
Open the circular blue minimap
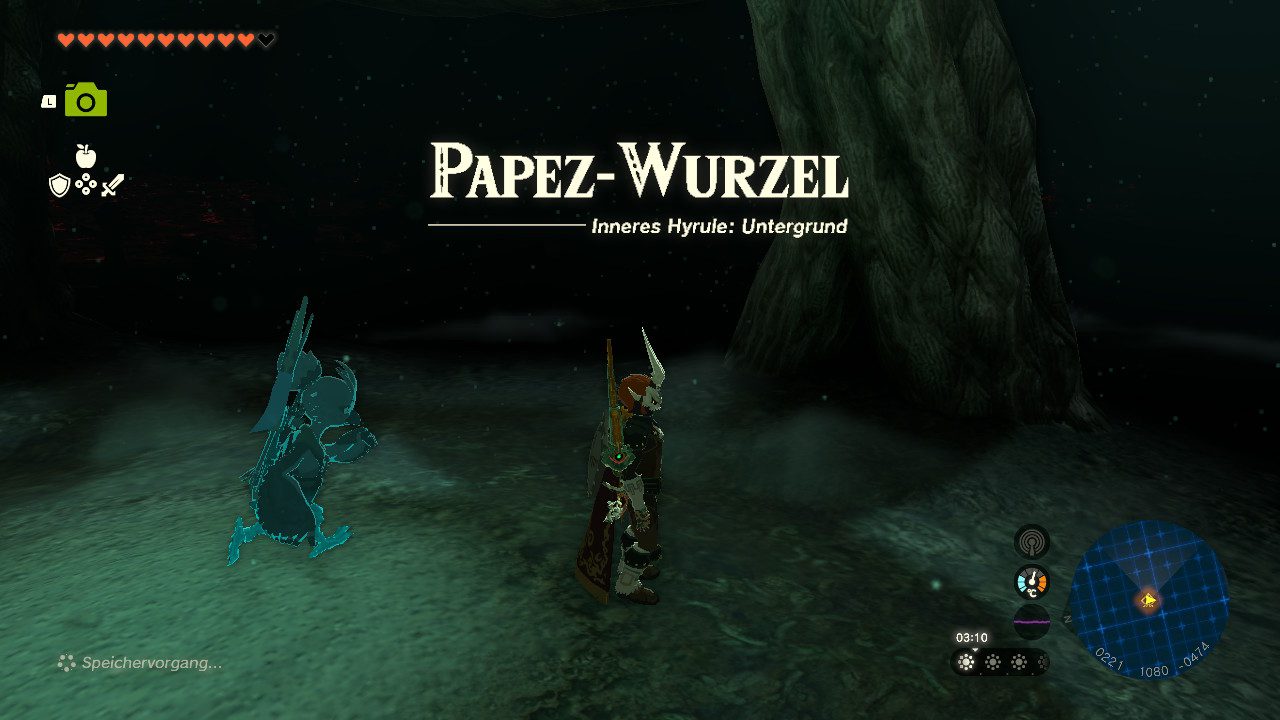point(1148,600)
